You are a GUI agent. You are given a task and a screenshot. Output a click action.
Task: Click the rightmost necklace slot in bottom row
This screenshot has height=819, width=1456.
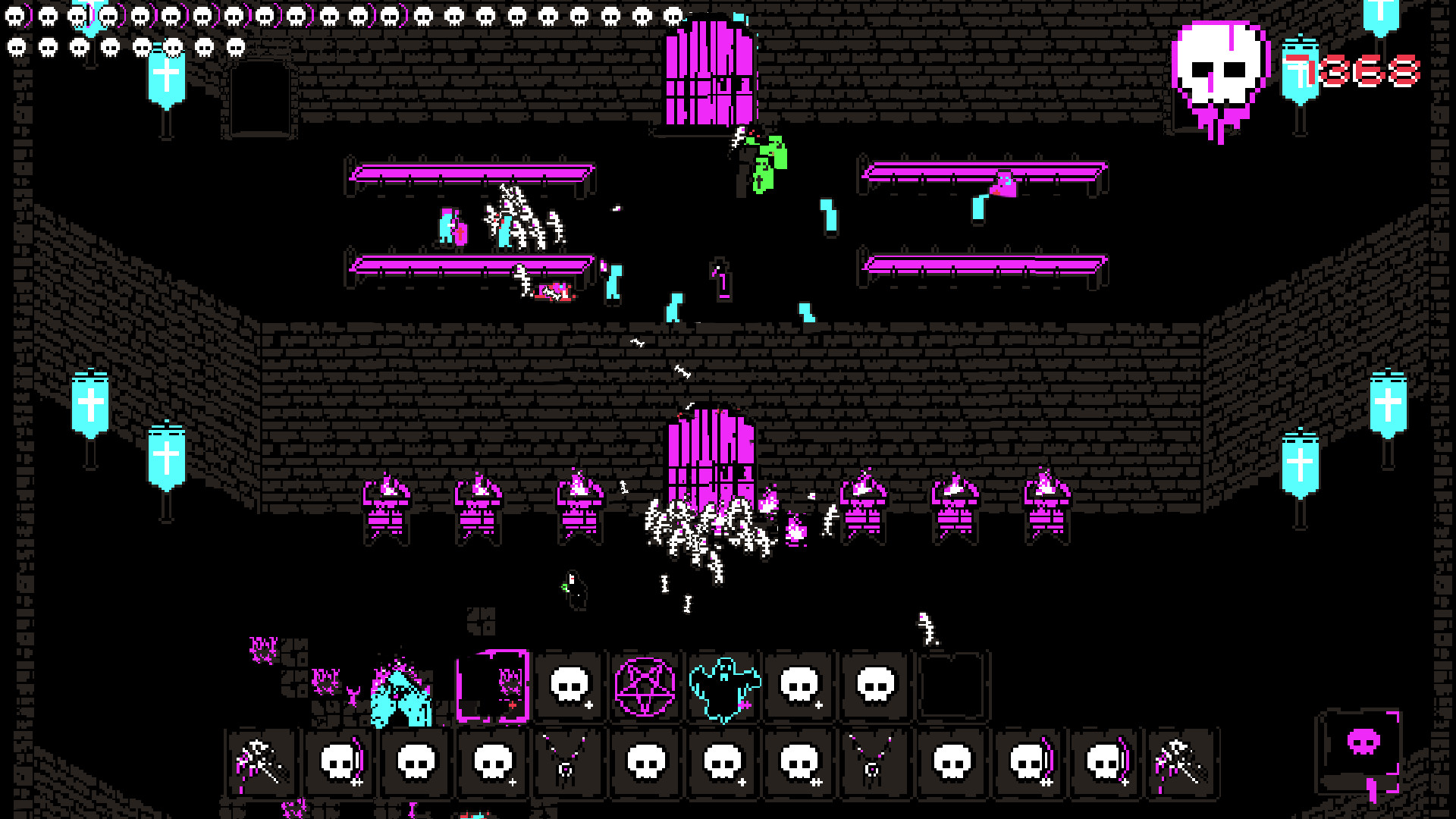(x=871, y=766)
